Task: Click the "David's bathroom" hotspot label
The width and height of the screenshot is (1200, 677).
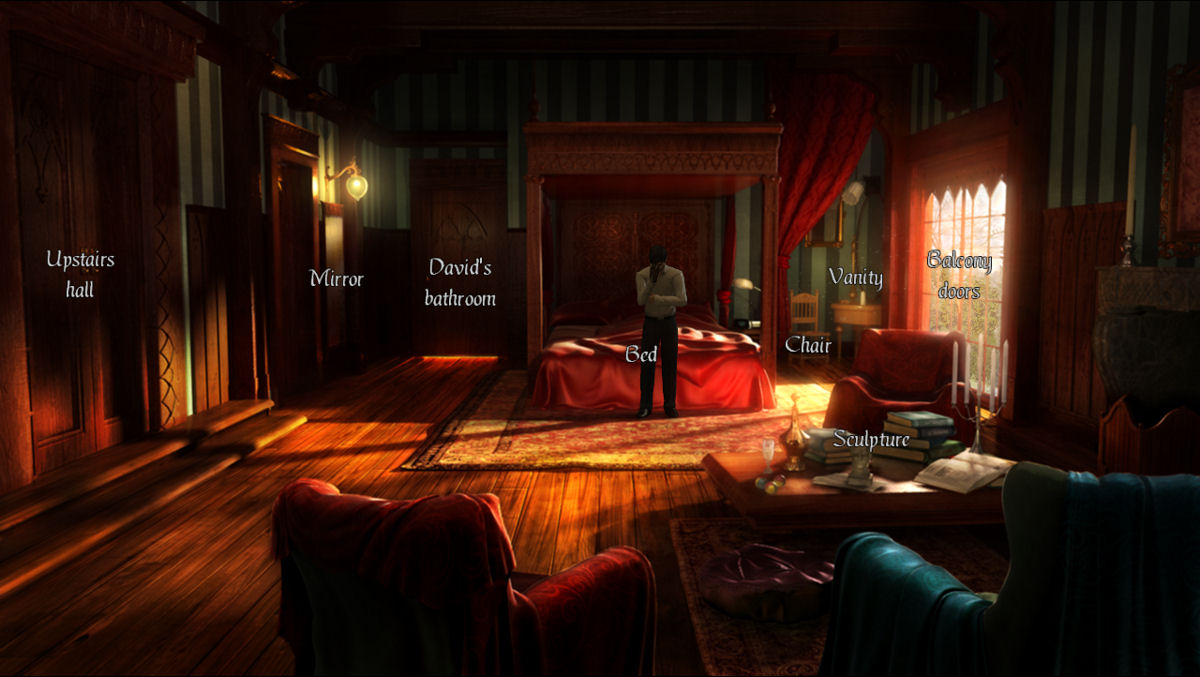Action: [x=460, y=282]
